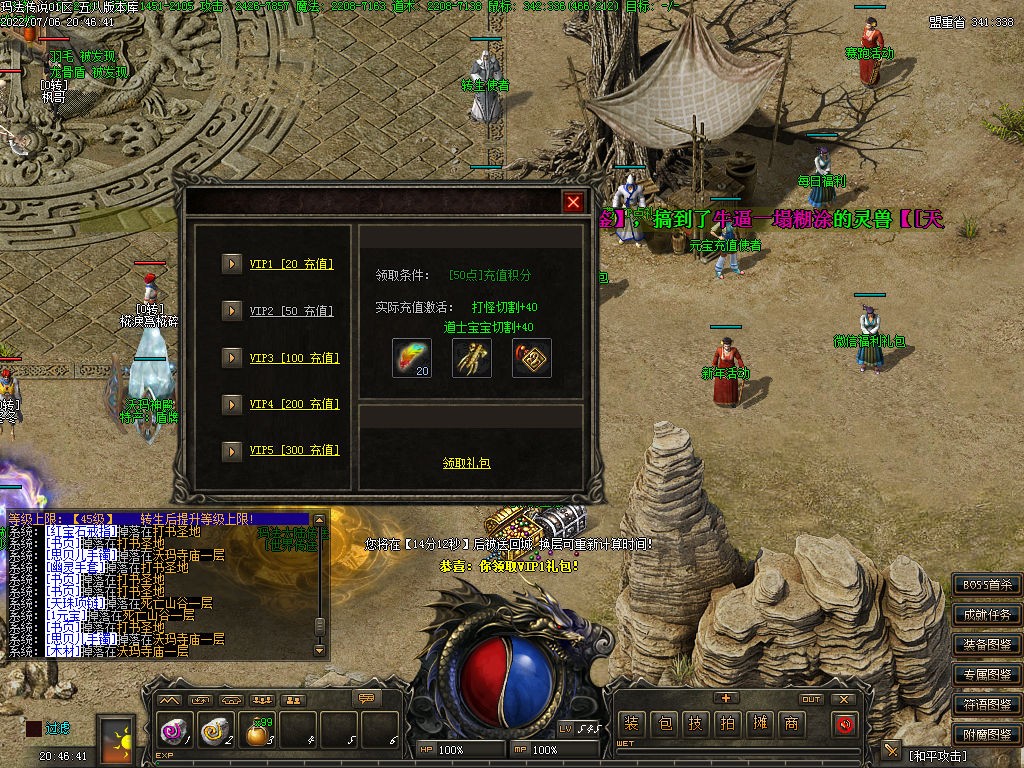Show the 装备图鉴 equipment codex
The width and height of the screenshot is (1024, 768).
[x=986, y=645]
